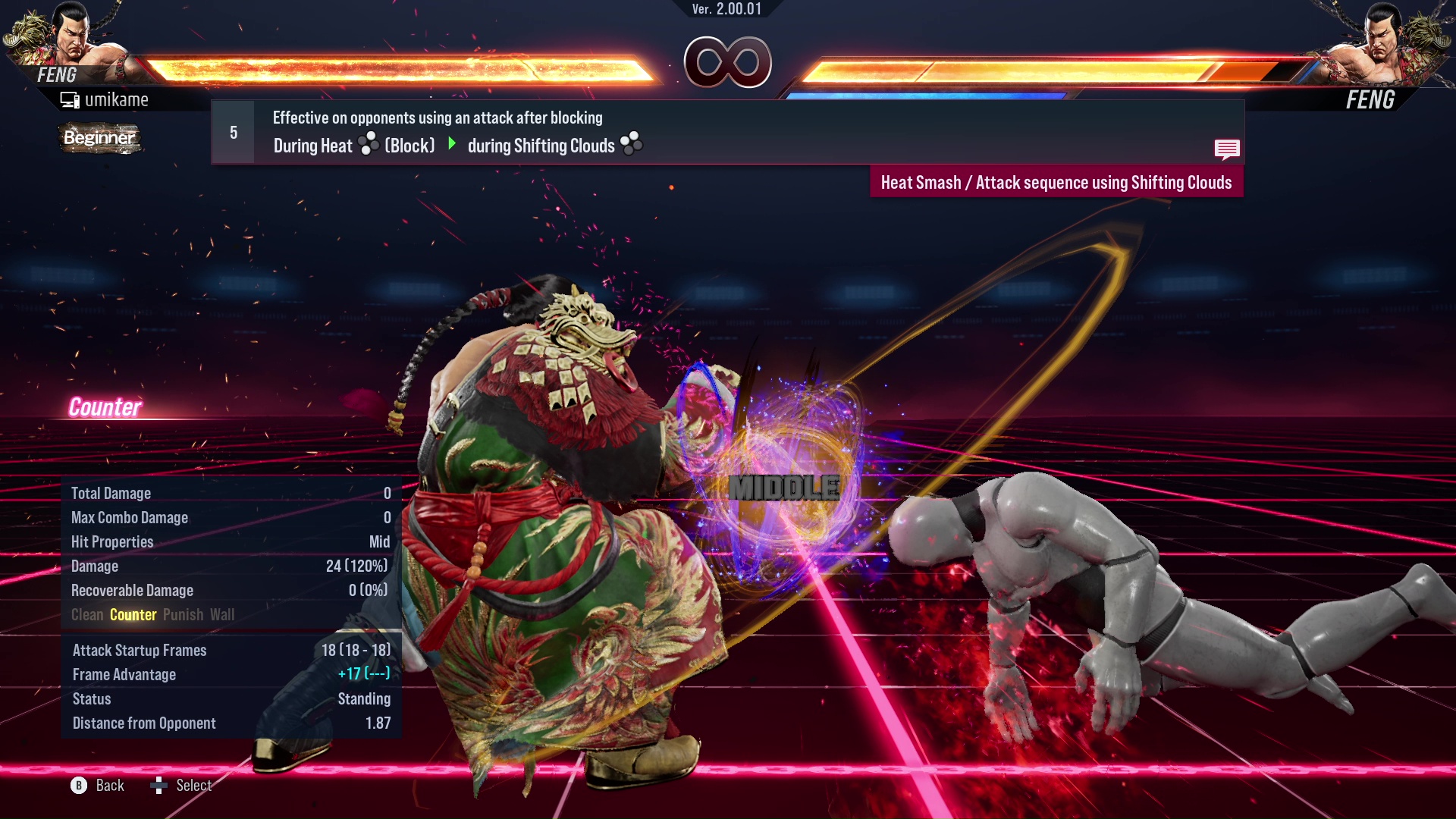Click the umikame player name
Viewport: 1456px width, 819px height.
(118, 99)
